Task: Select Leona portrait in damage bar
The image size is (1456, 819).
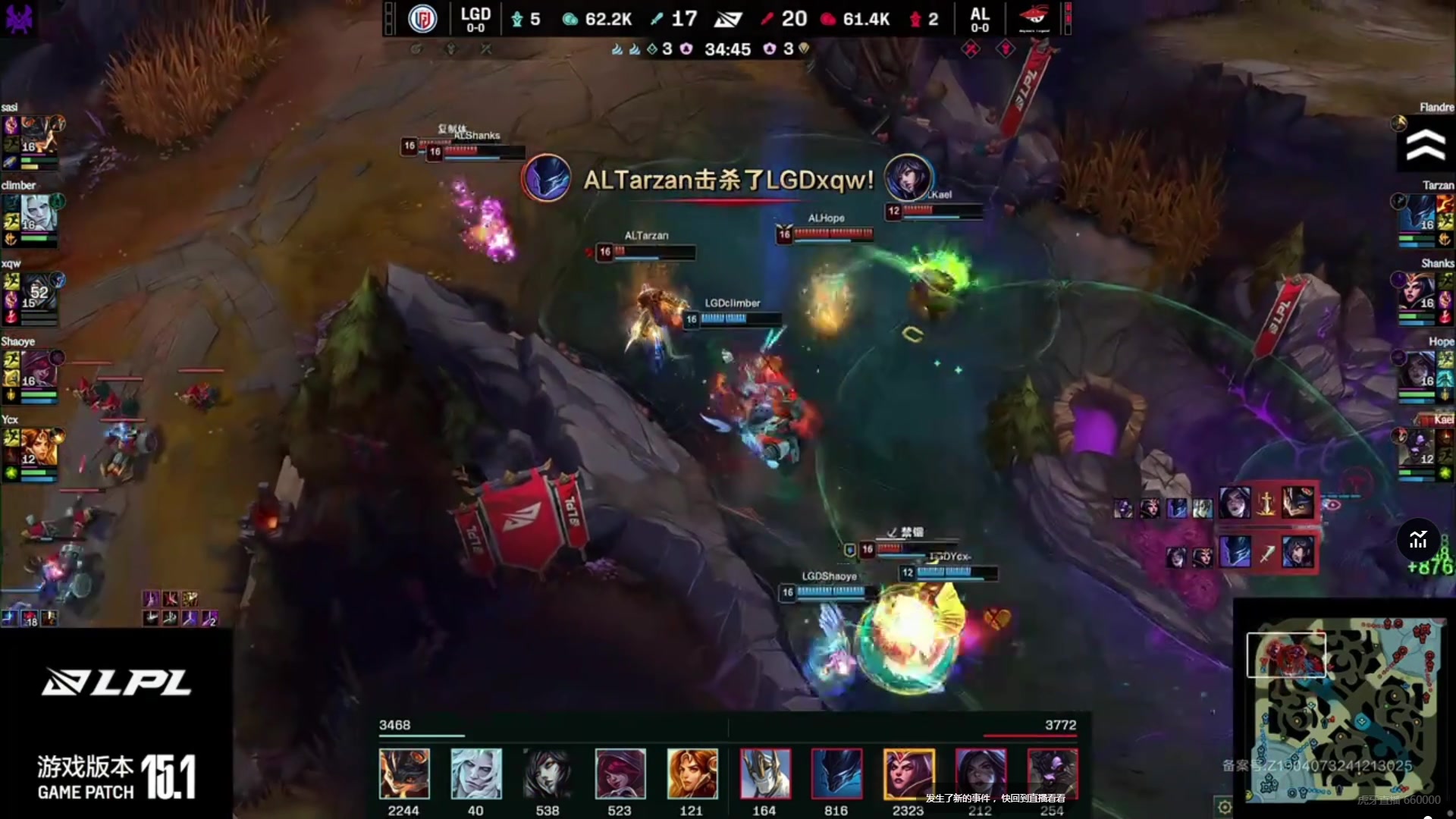Action: pyautogui.click(x=692, y=774)
